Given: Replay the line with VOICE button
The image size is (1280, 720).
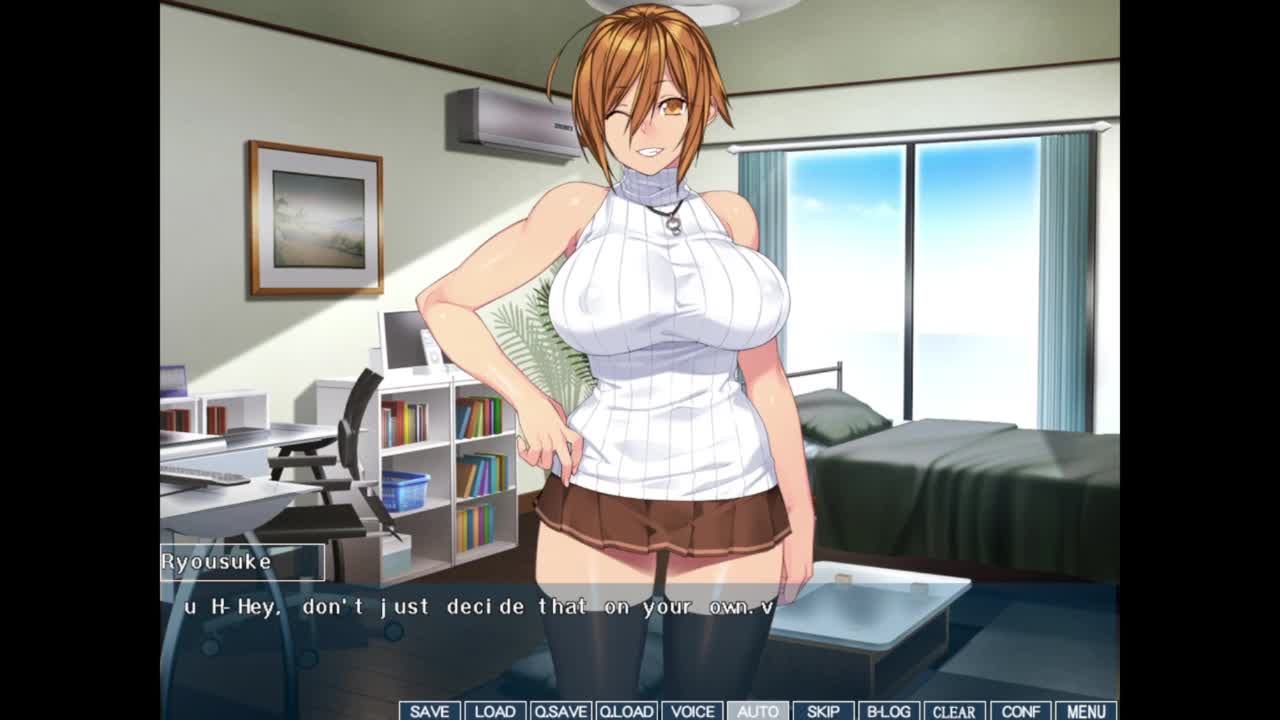Looking at the screenshot, I should [x=692, y=711].
